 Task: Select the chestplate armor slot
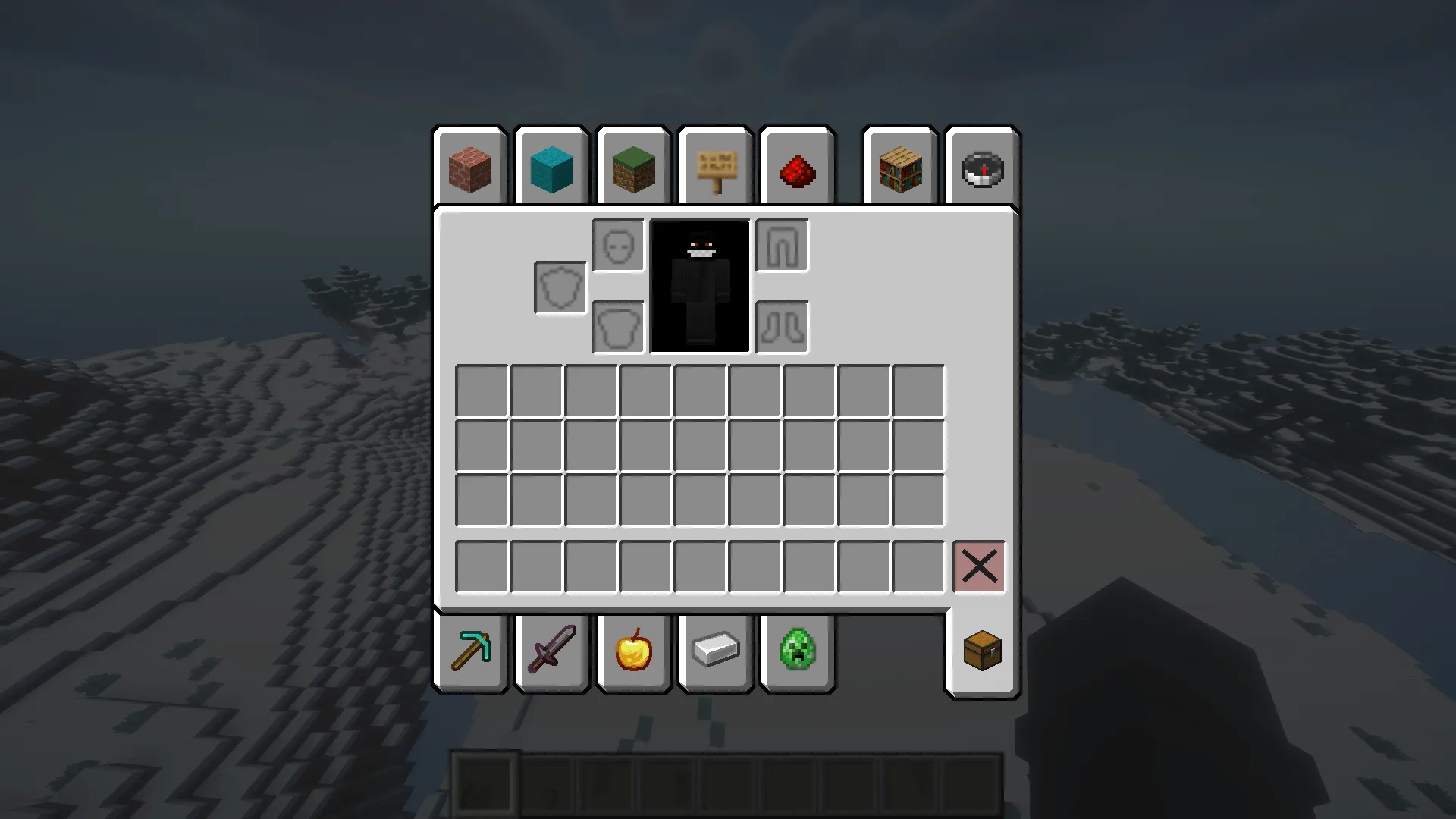point(617,326)
